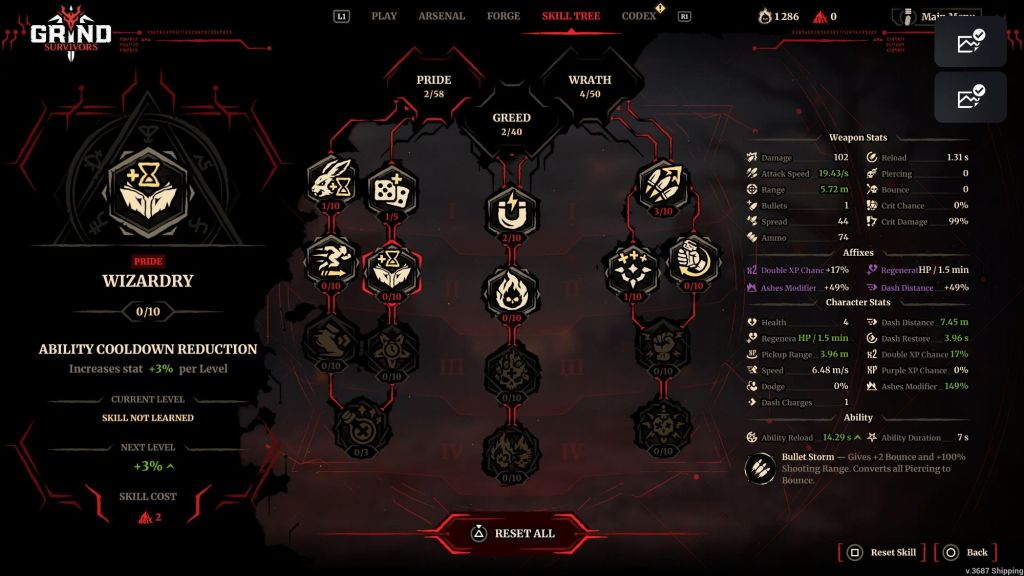The width and height of the screenshot is (1024, 576).
Task: Go to the Forge tab
Action: [503, 16]
